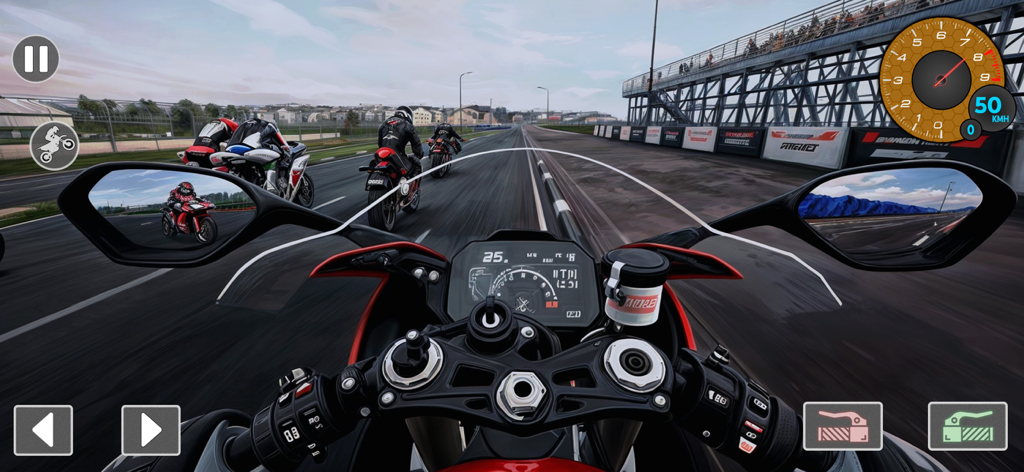Hit the red brake pedal

coord(842,426)
